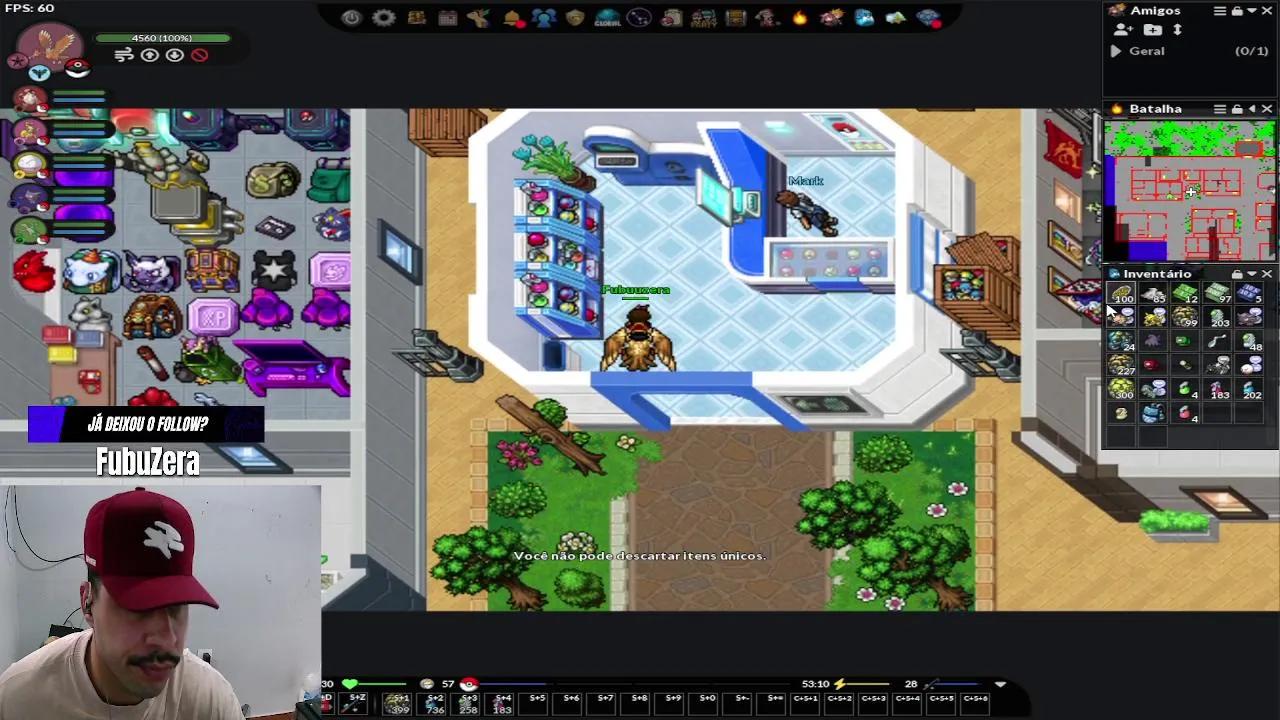Toggle the lock on the Amigos panel

tap(1238, 11)
